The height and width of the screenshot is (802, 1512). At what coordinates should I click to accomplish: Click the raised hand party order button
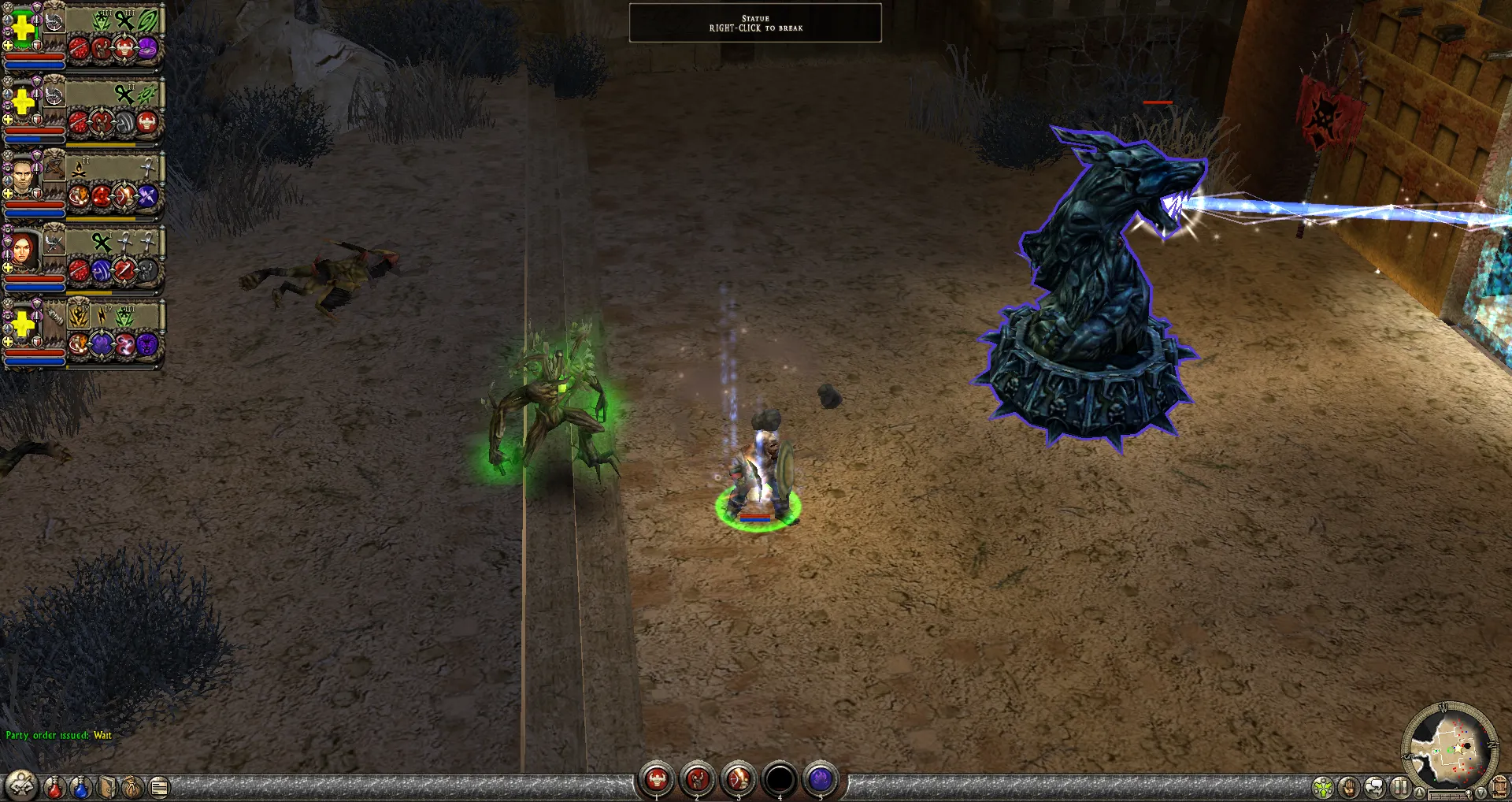point(1349,787)
